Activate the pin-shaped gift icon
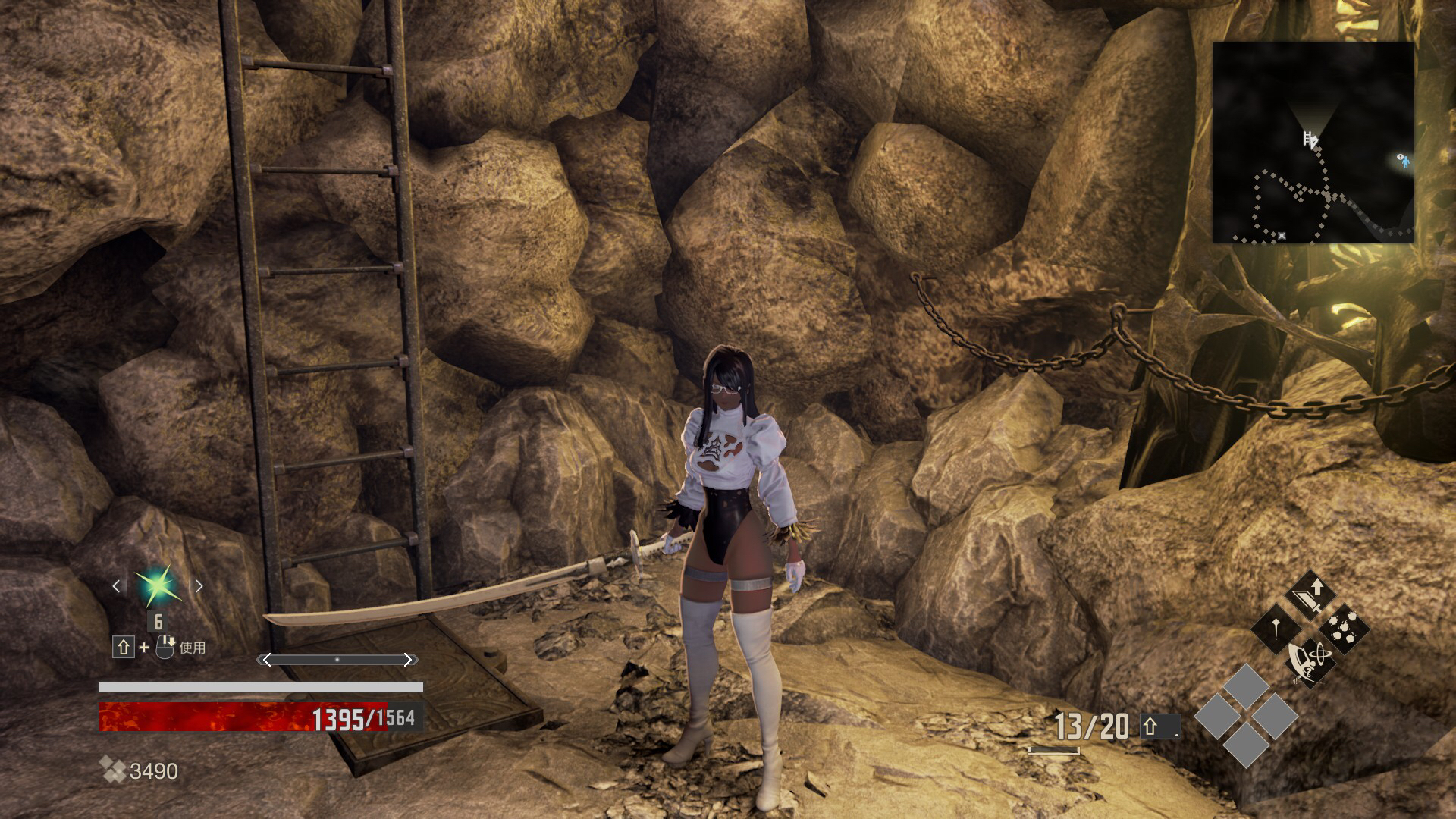The width and height of the screenshot is (1456, 819). [x=1277, y=629]
